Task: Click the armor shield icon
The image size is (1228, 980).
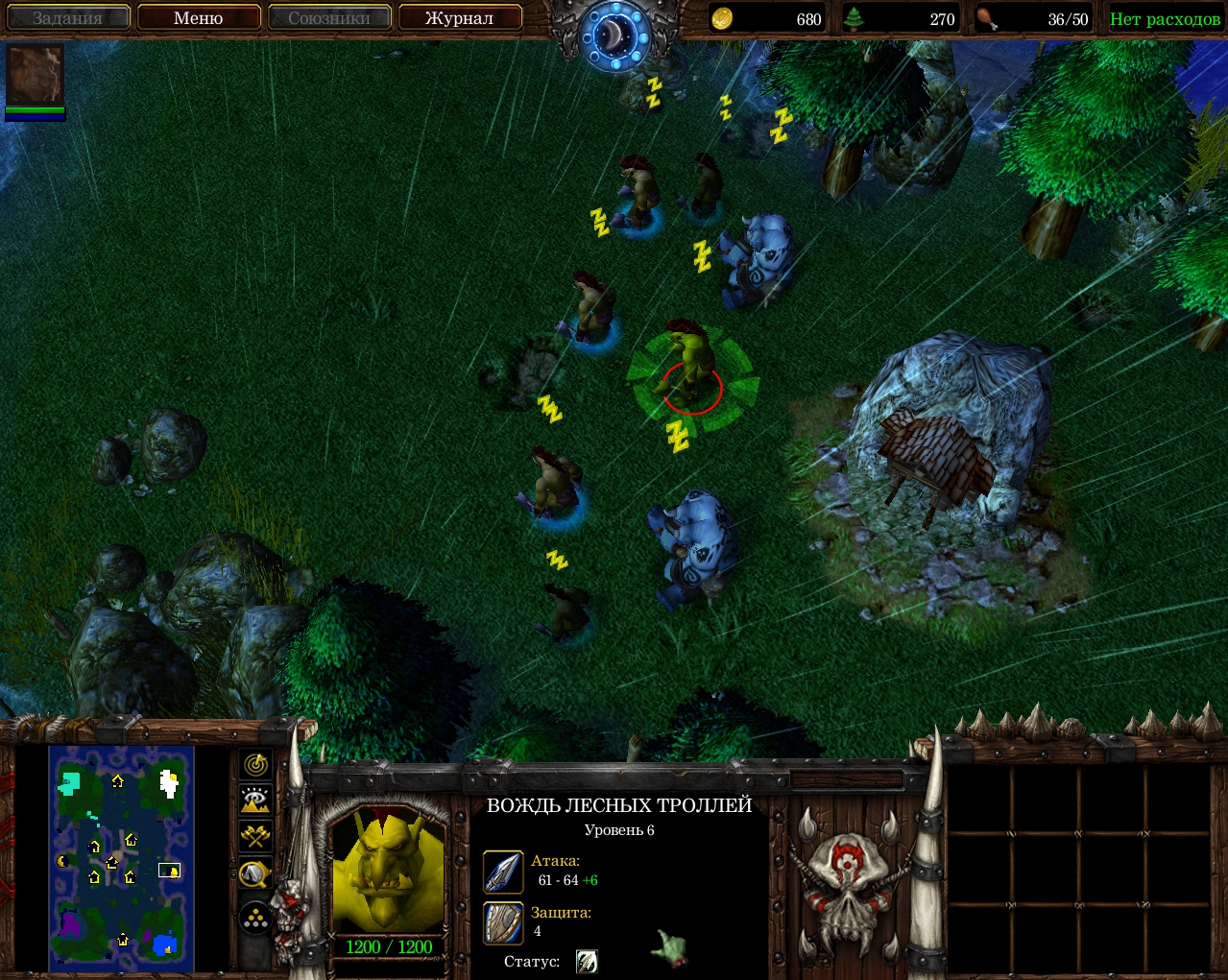Action: click(503, 922)
